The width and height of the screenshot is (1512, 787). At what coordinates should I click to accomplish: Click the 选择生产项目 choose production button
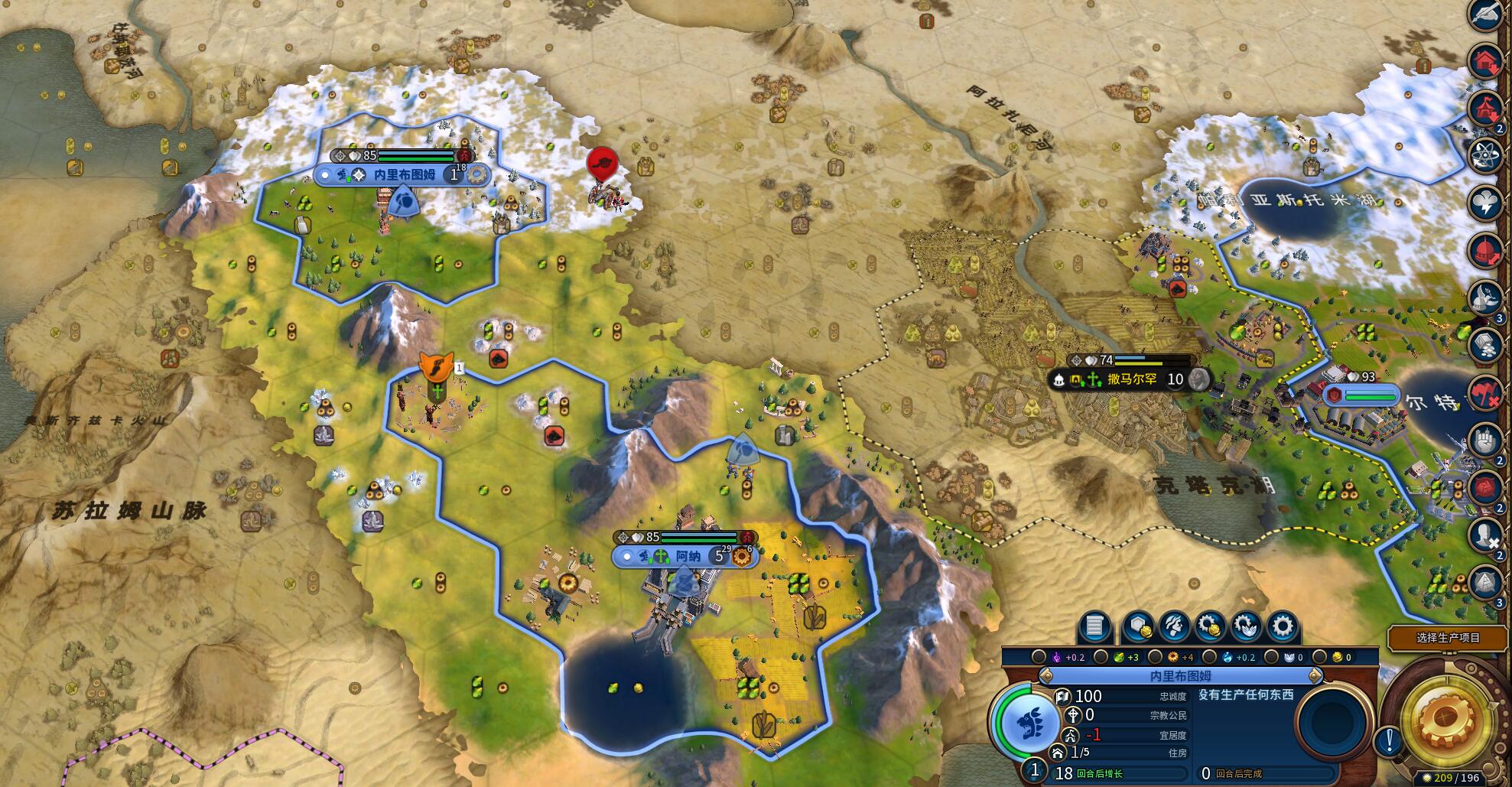point(1448,638)
